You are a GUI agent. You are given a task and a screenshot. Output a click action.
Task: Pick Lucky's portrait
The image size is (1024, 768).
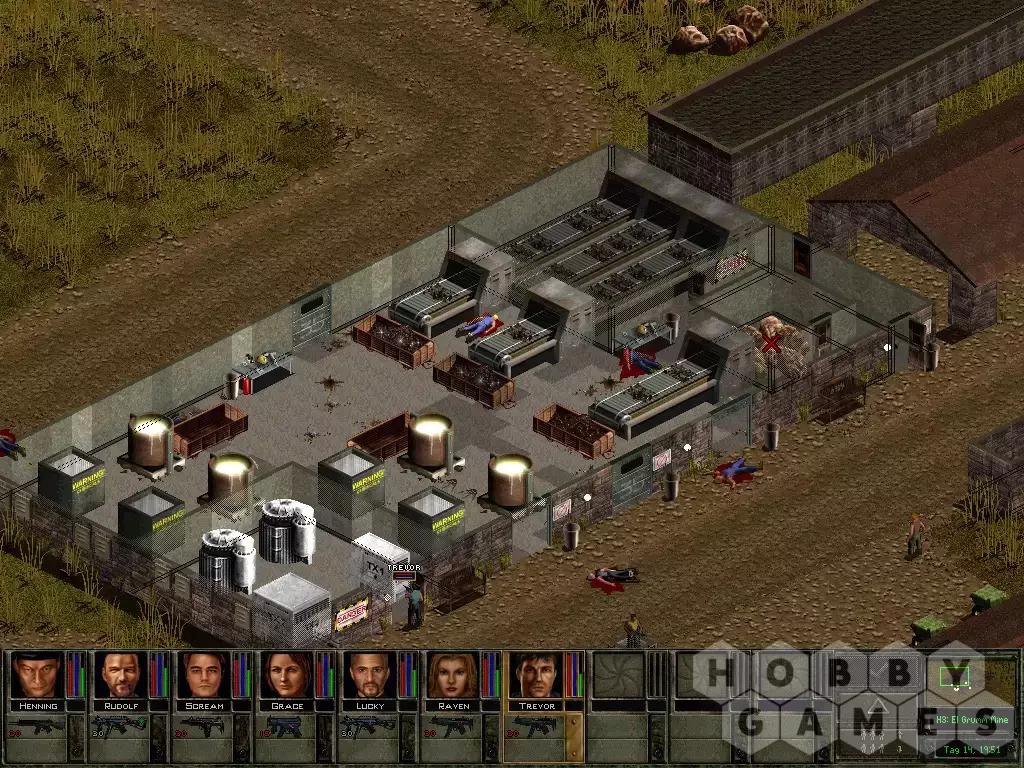coord(369,675)
